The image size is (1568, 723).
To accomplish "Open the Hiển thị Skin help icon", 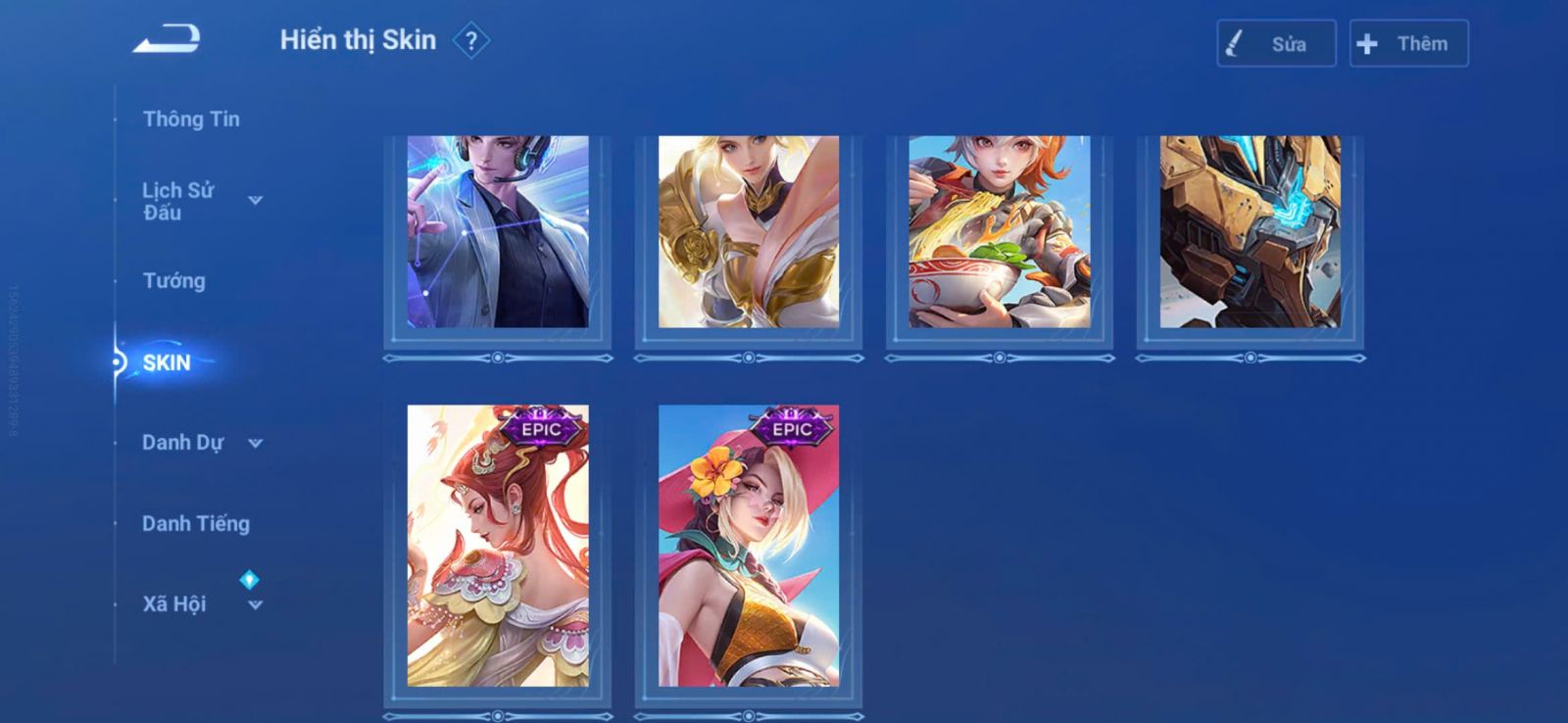I will pyautogui.click(x=471, y=41).
